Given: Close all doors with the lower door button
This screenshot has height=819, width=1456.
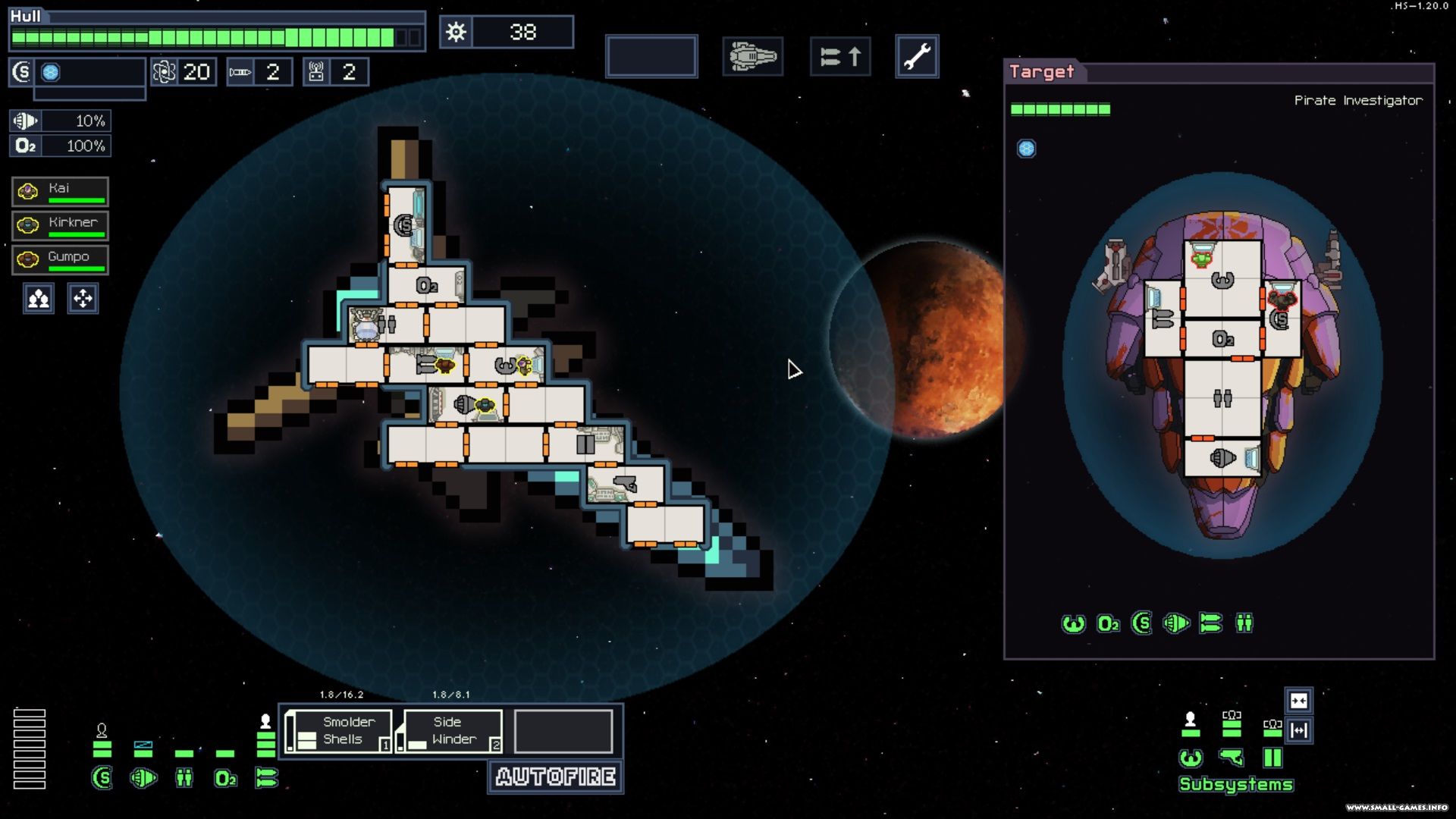Looking at the screenshot, I should [x=1298, y=730].
